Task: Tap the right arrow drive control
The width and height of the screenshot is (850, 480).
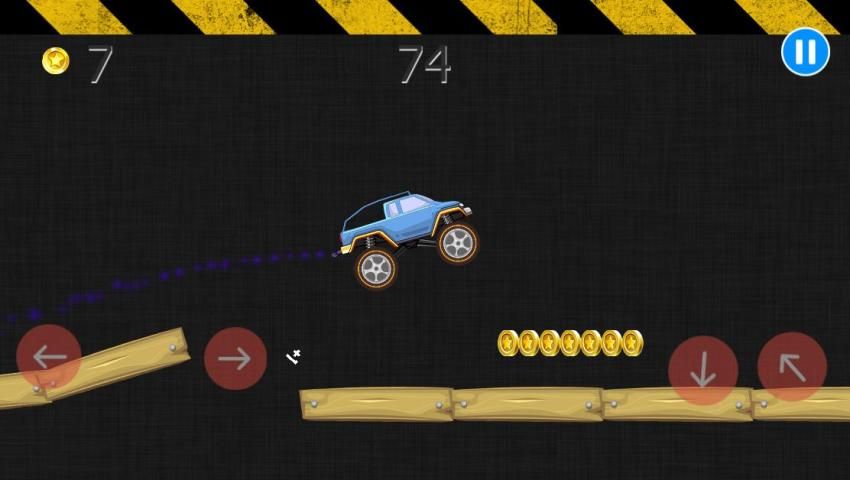Action: (x=235, y=358)
